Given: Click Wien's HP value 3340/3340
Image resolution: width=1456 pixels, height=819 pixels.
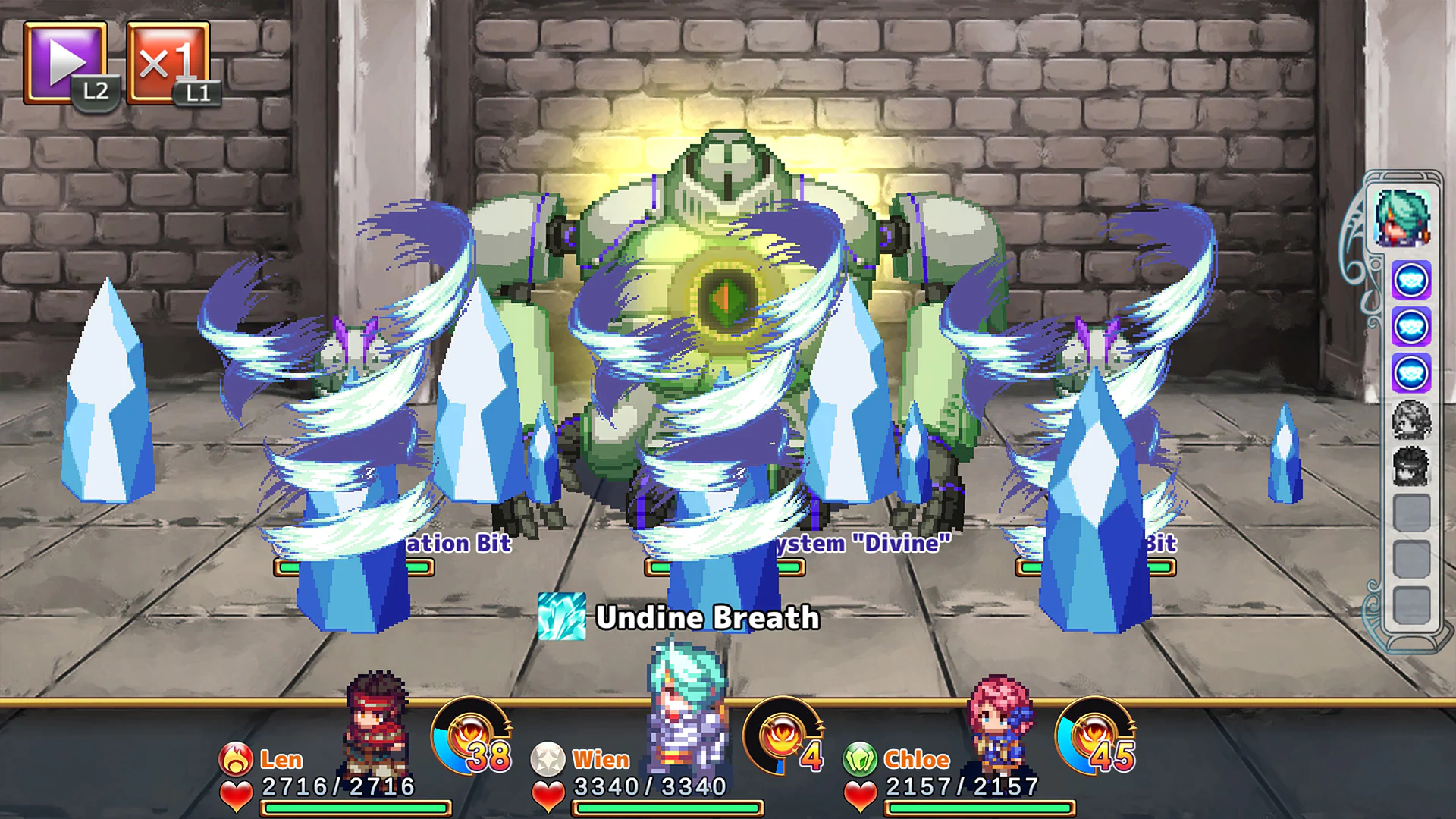Looking at the screenshot, I should pyautogui.click(x=648, y=787).
